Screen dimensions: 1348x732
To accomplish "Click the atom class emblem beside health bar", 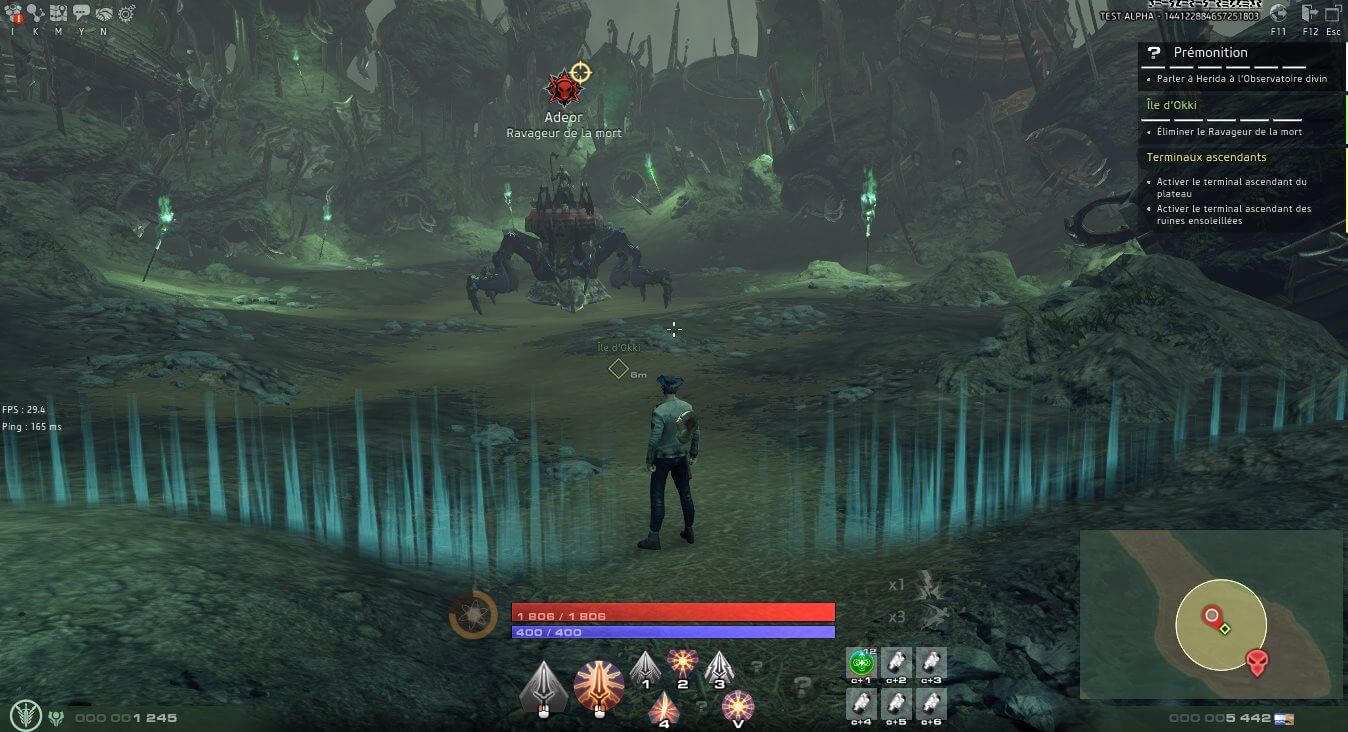I will [x=473, y=614].
